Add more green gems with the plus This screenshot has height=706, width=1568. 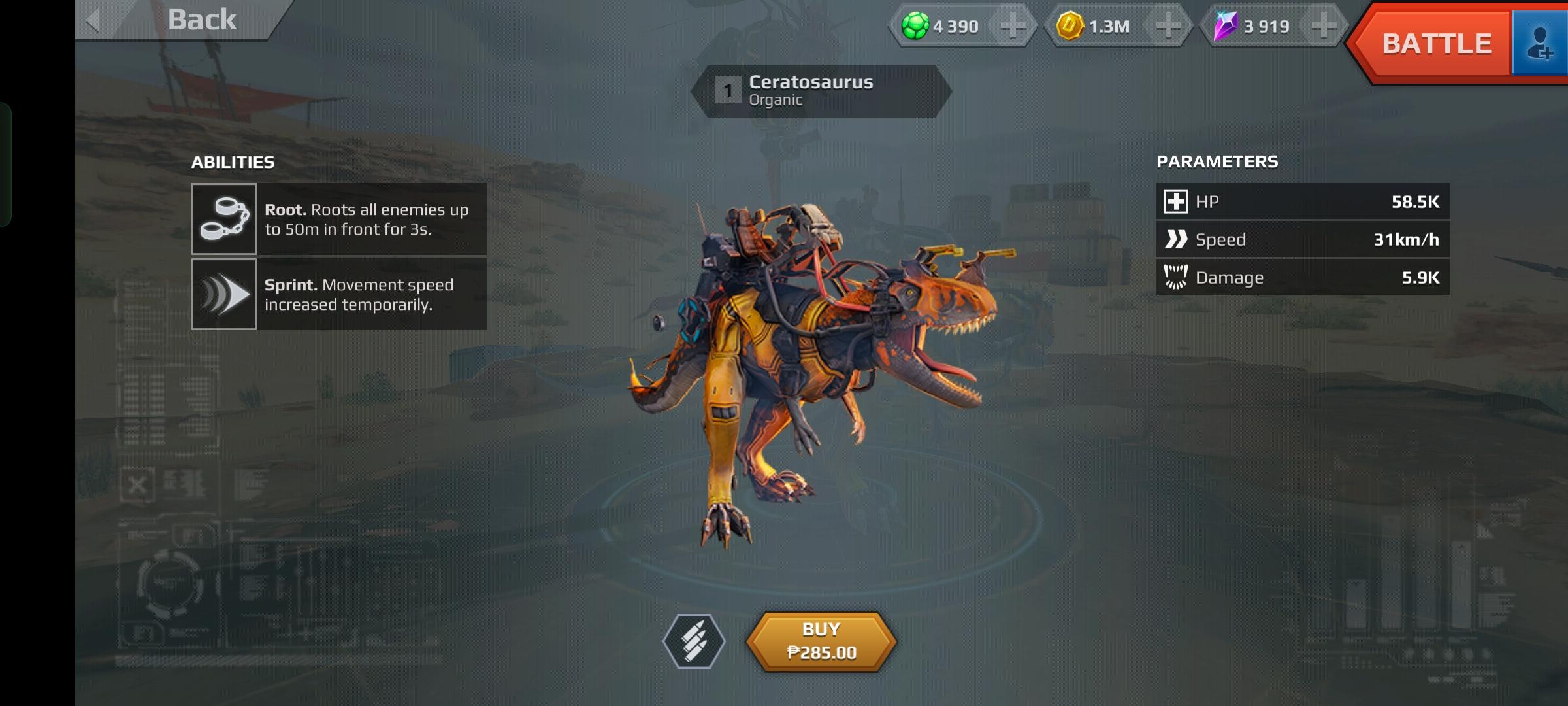point(1013,27)
